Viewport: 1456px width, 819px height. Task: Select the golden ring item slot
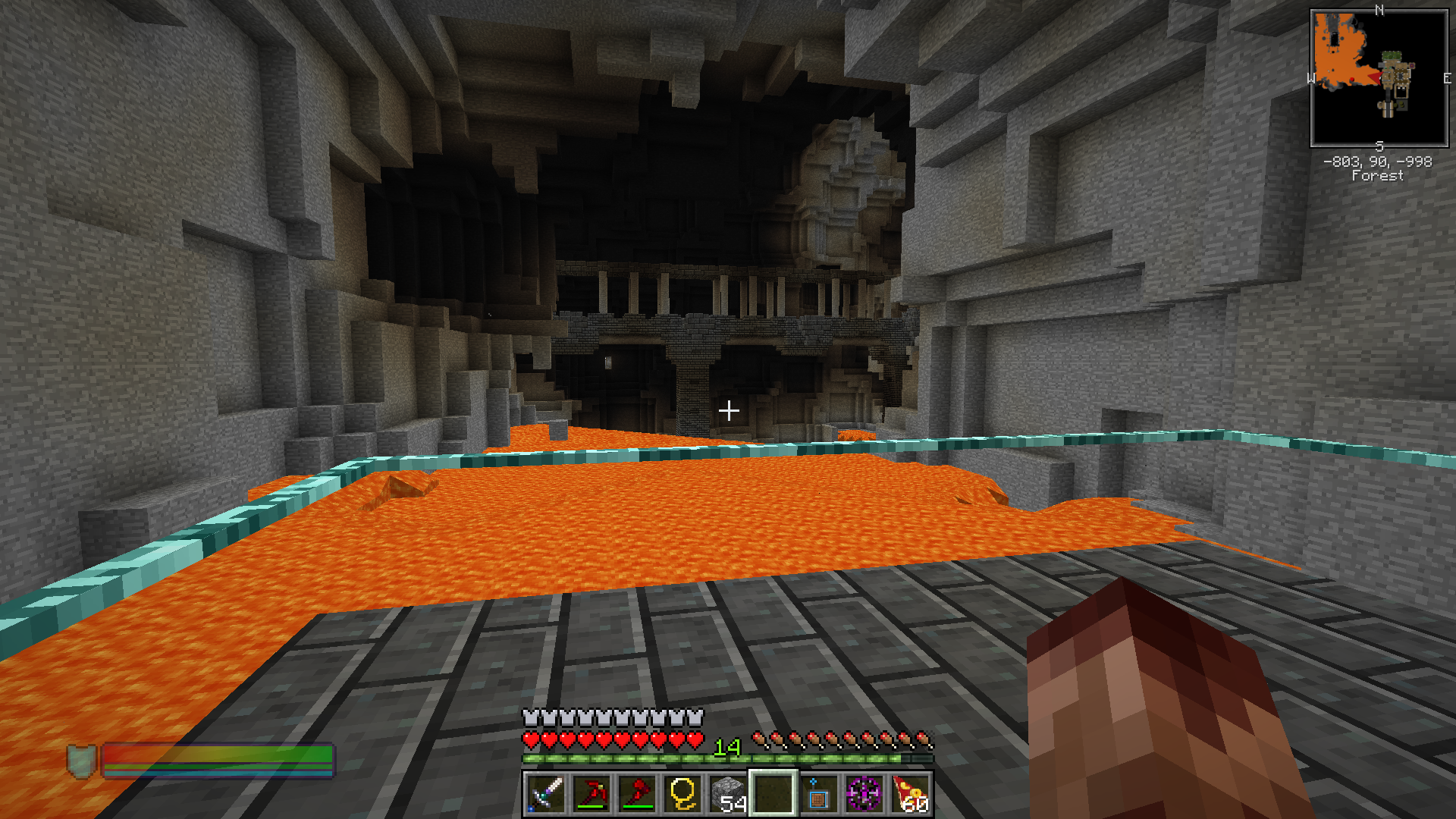(x=682, y=794)
